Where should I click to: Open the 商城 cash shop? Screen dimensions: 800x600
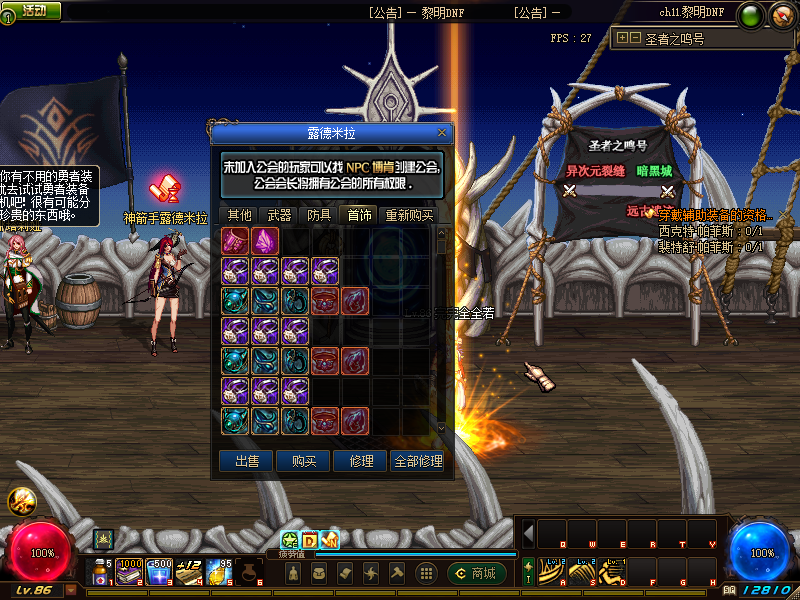click(x=477, y=573)
